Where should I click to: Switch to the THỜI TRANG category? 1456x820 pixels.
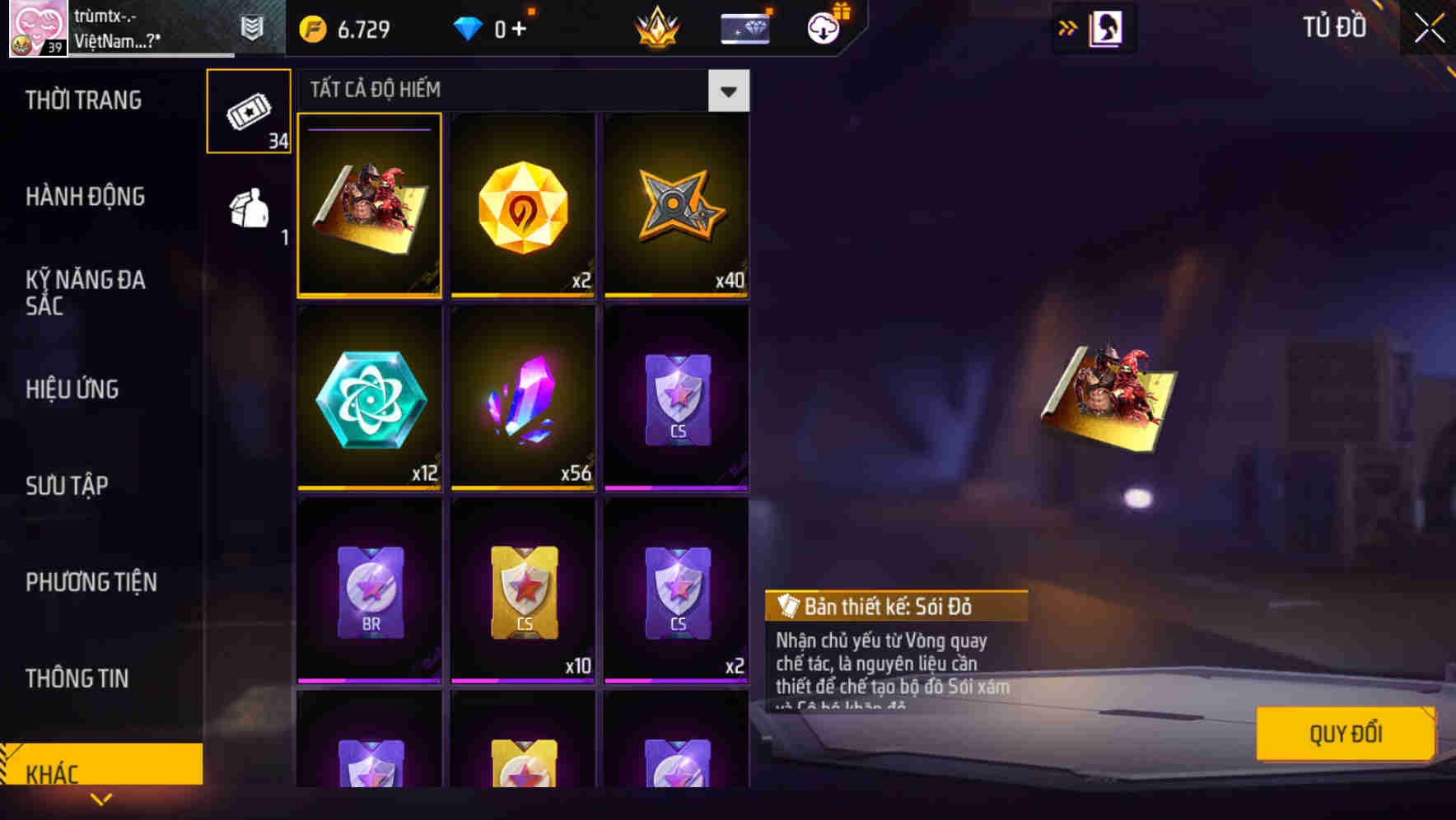pyautogui.click(x=82, y=100)
